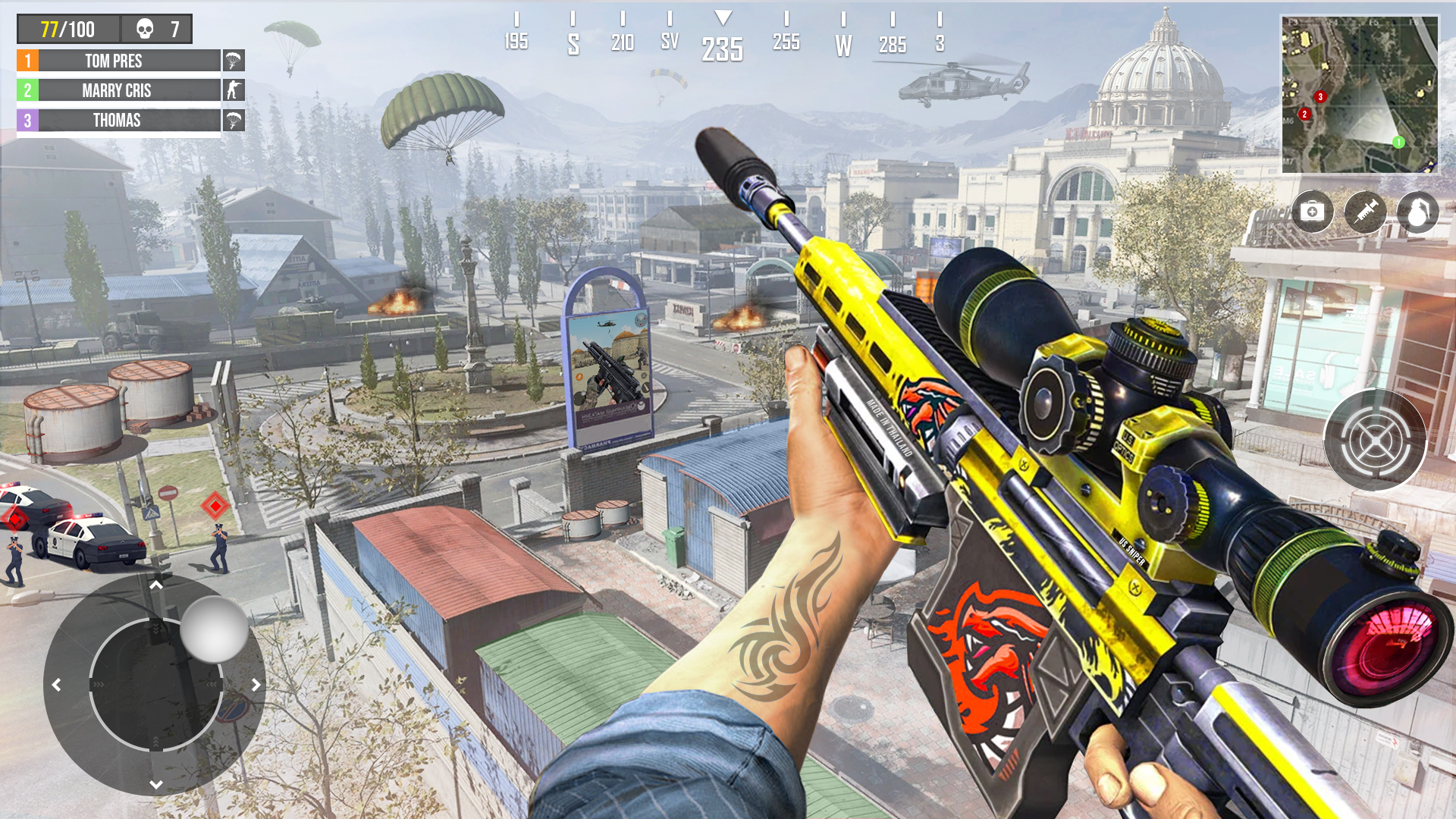Throw a grenade using the grenade icon
Viewport: 1456px width, 819px height.
(1417, 212)
